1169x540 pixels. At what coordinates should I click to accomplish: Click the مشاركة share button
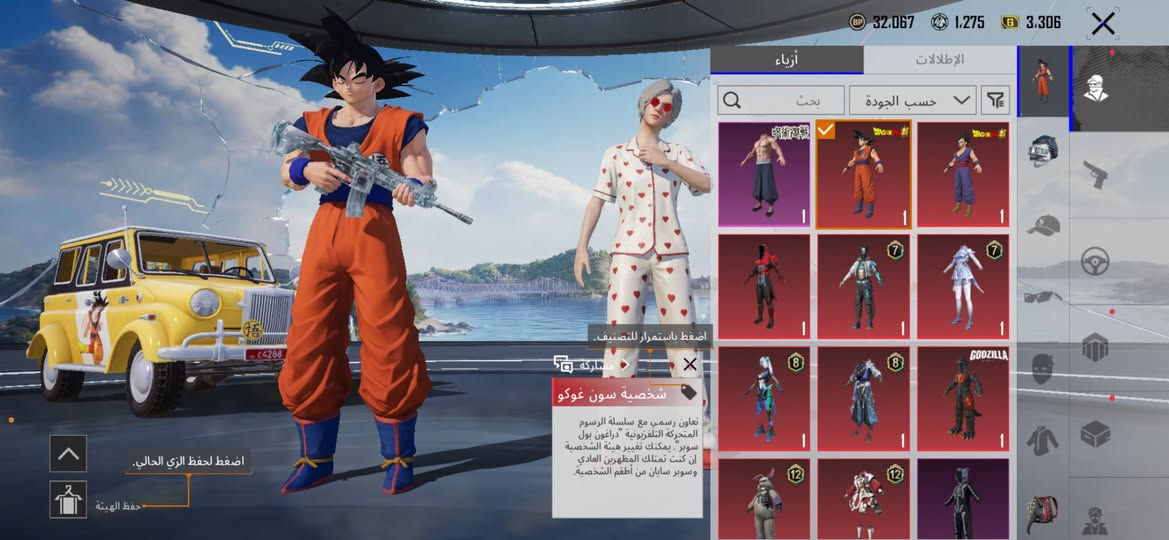(583, 365)
